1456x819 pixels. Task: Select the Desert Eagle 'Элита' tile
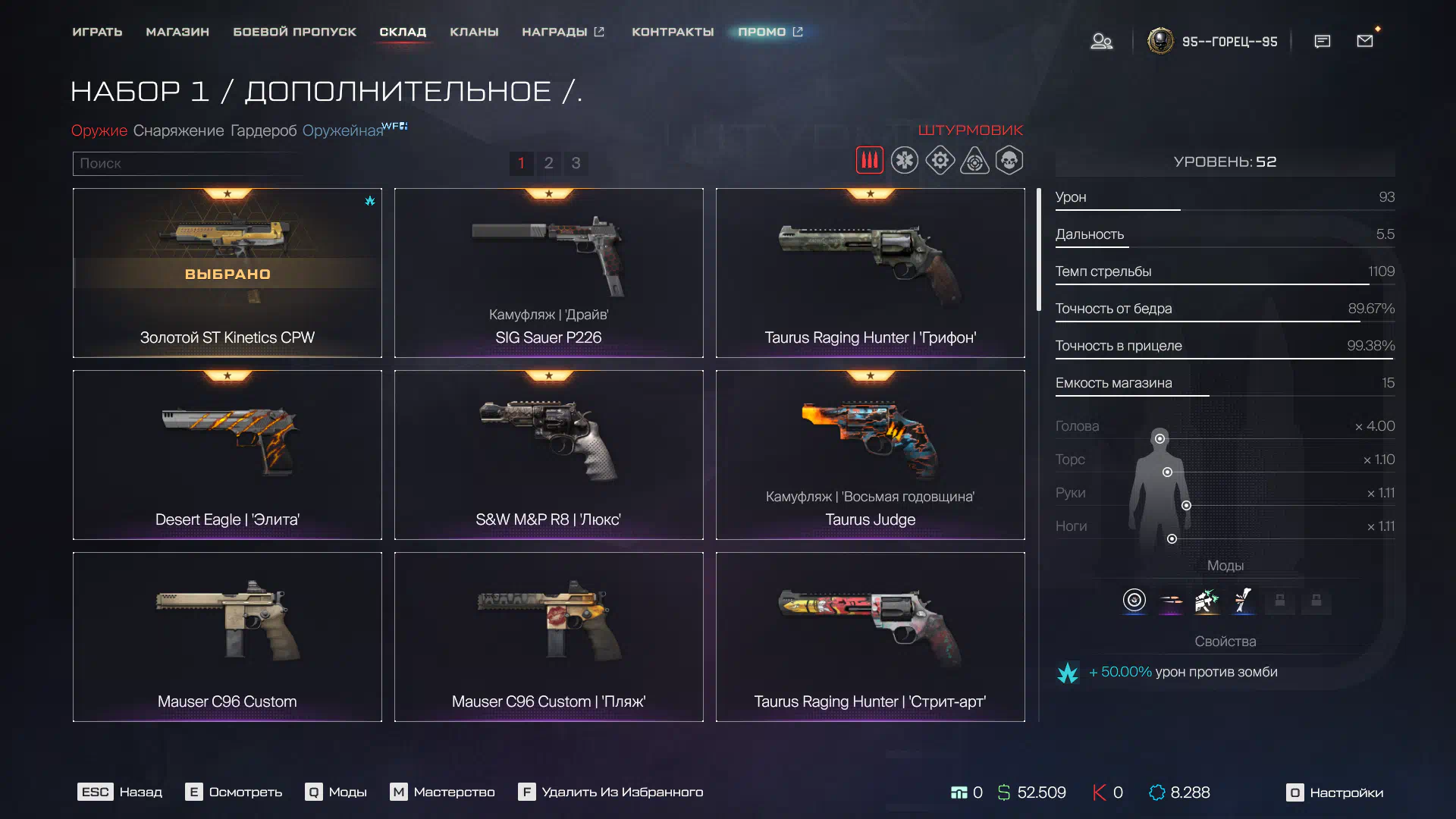(227, 455)
